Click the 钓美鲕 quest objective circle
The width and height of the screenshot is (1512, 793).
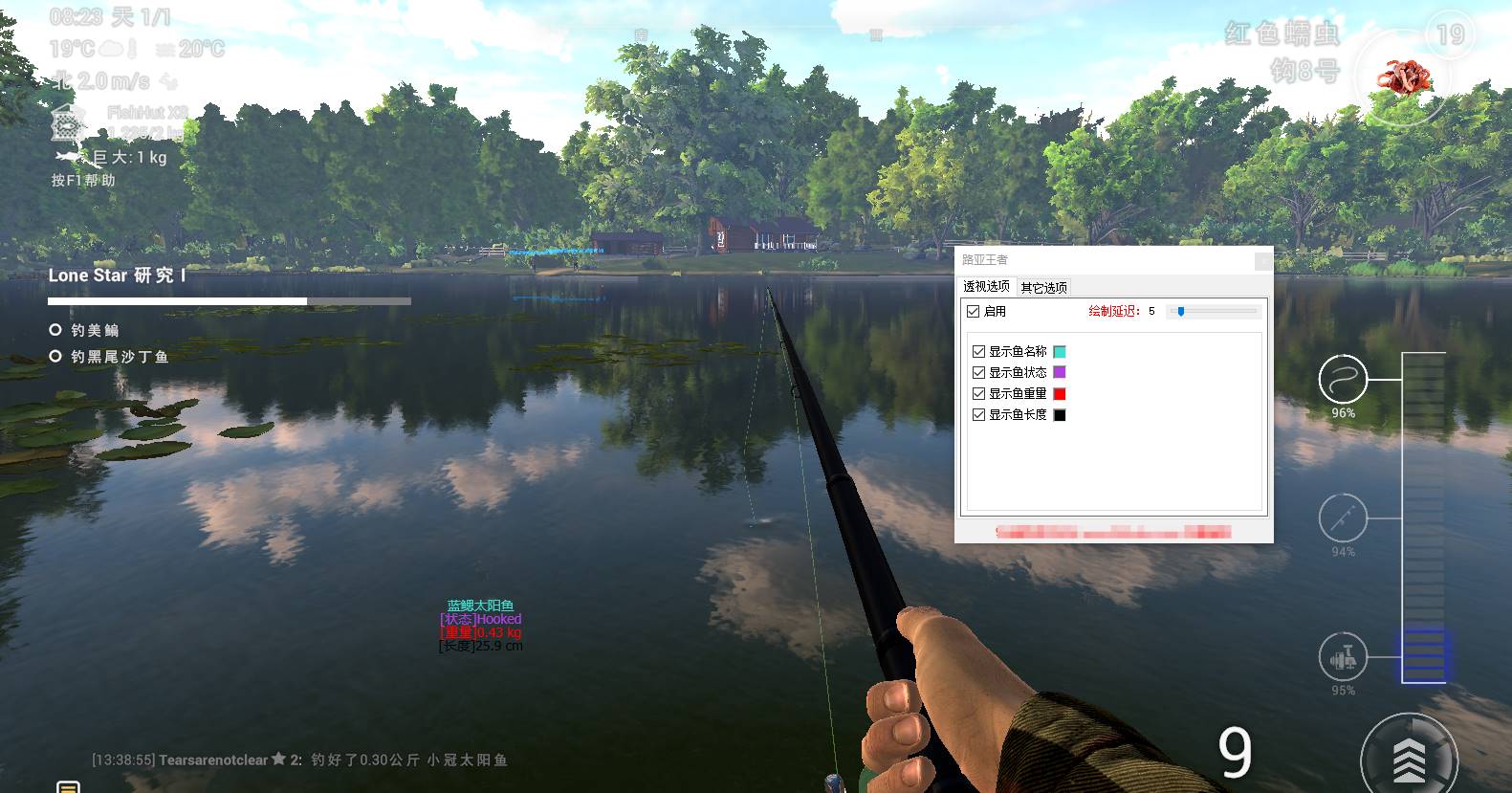tap(55, 329)
